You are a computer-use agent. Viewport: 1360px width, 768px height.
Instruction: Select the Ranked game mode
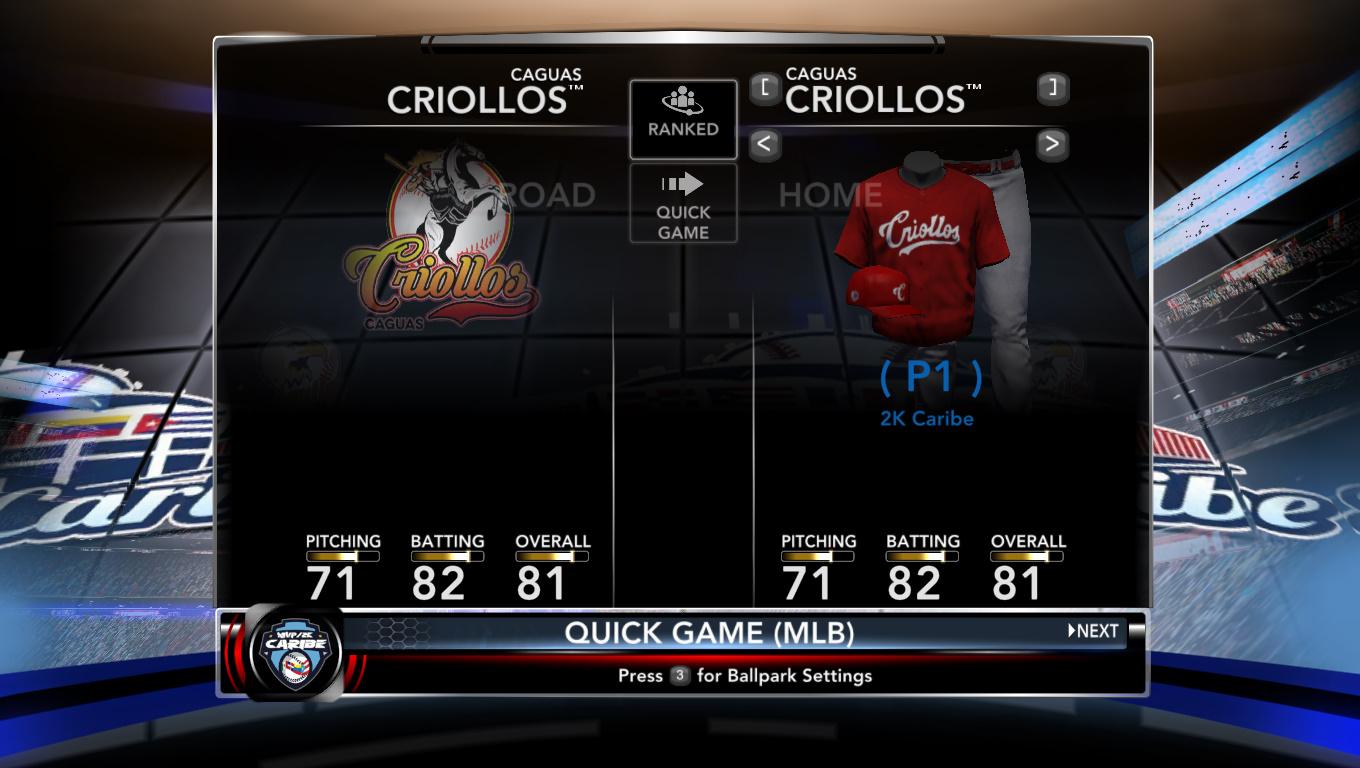pyautogui.click(x=683, y=119)
